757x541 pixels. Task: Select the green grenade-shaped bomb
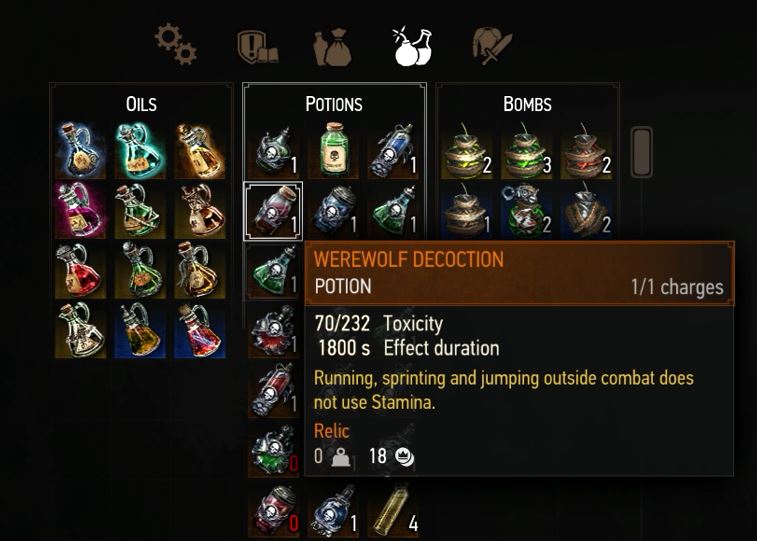click(527, 209)
